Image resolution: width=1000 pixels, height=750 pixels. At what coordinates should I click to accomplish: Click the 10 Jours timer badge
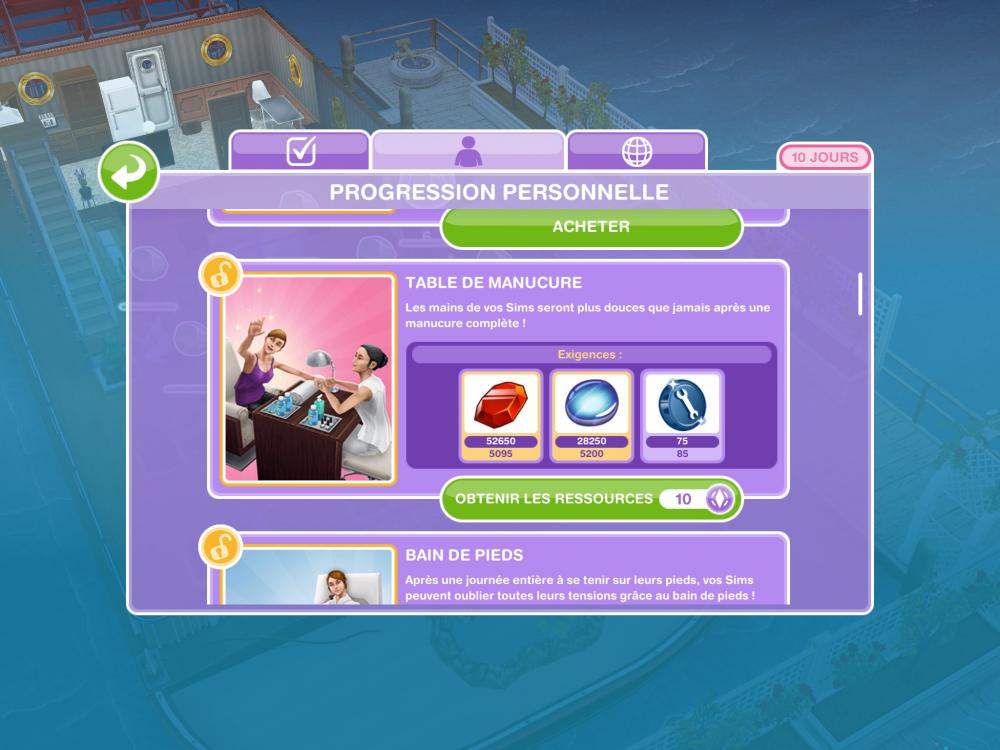(824, 158)
